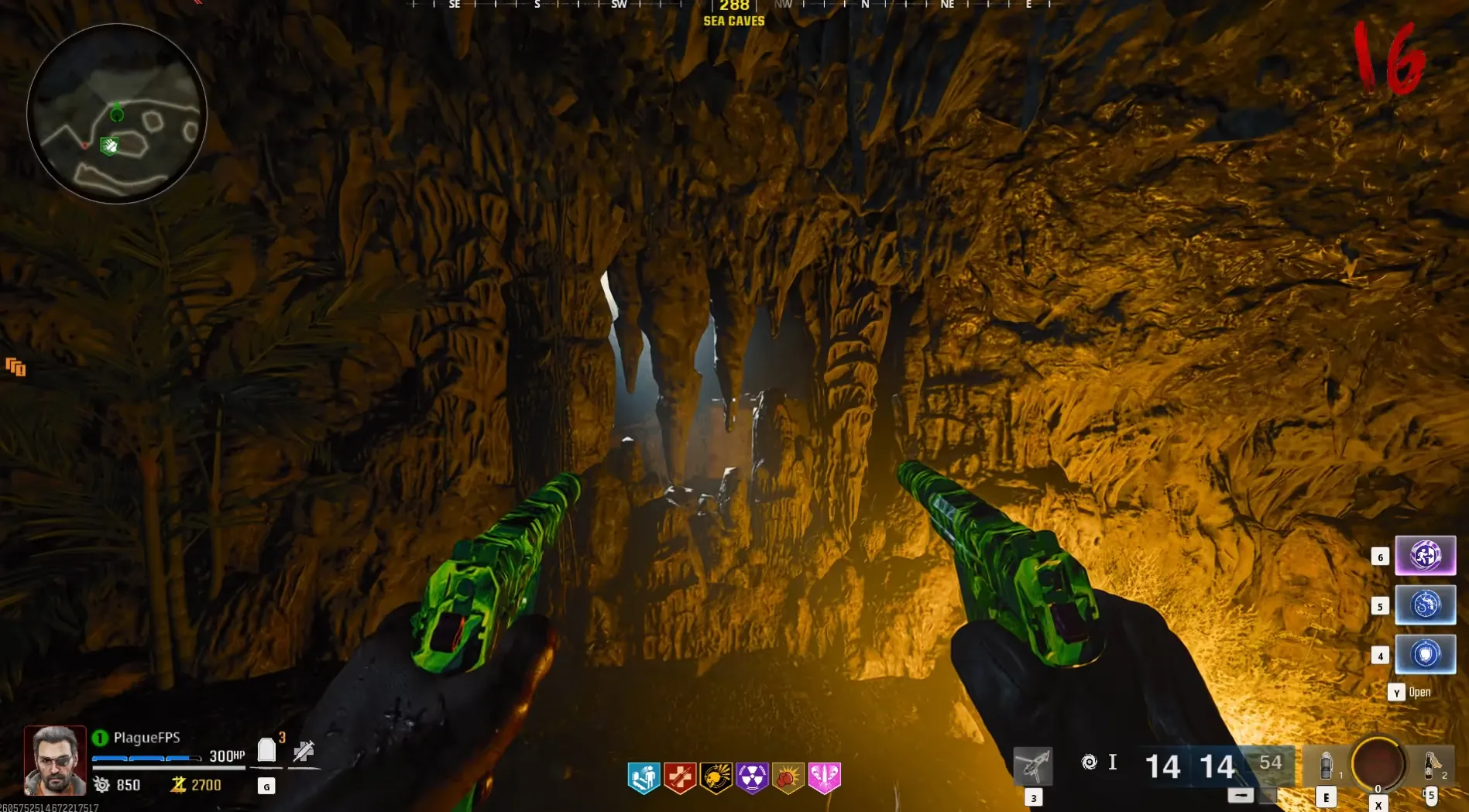The image size is (1469, 812).
Task: Click the circular minimap
Action: pos(117,114)
